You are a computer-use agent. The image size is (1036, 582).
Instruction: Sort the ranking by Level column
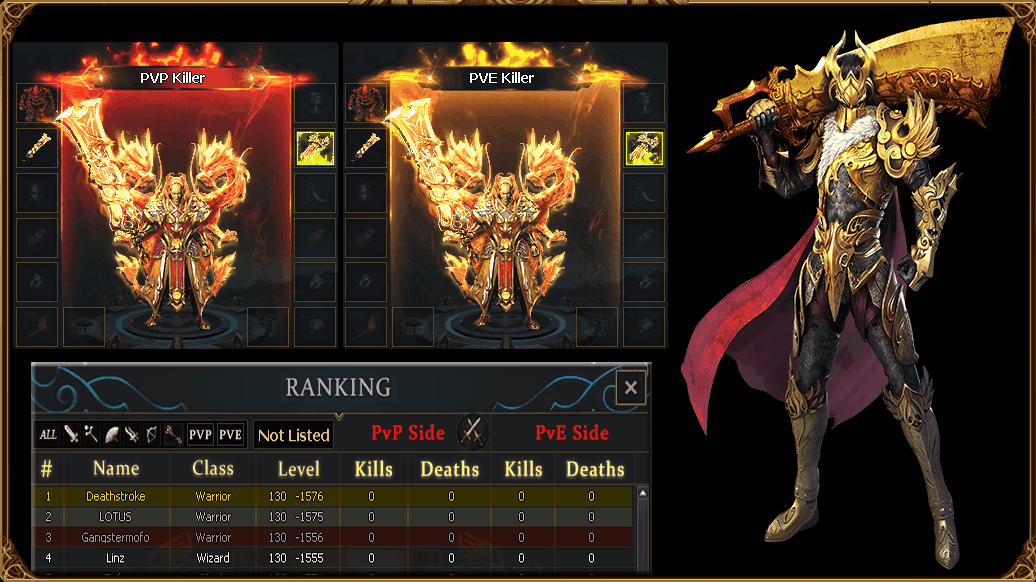(298, 469)
